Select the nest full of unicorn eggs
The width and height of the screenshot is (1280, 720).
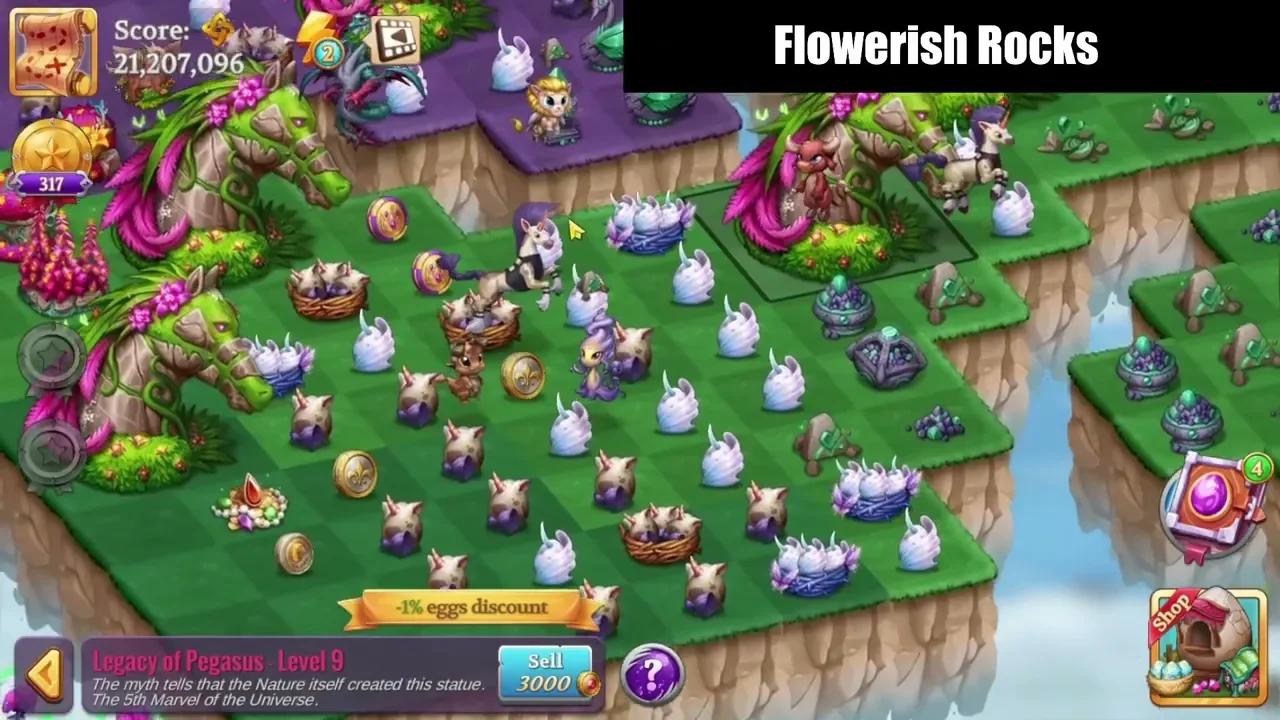click(x=660, y=535)
